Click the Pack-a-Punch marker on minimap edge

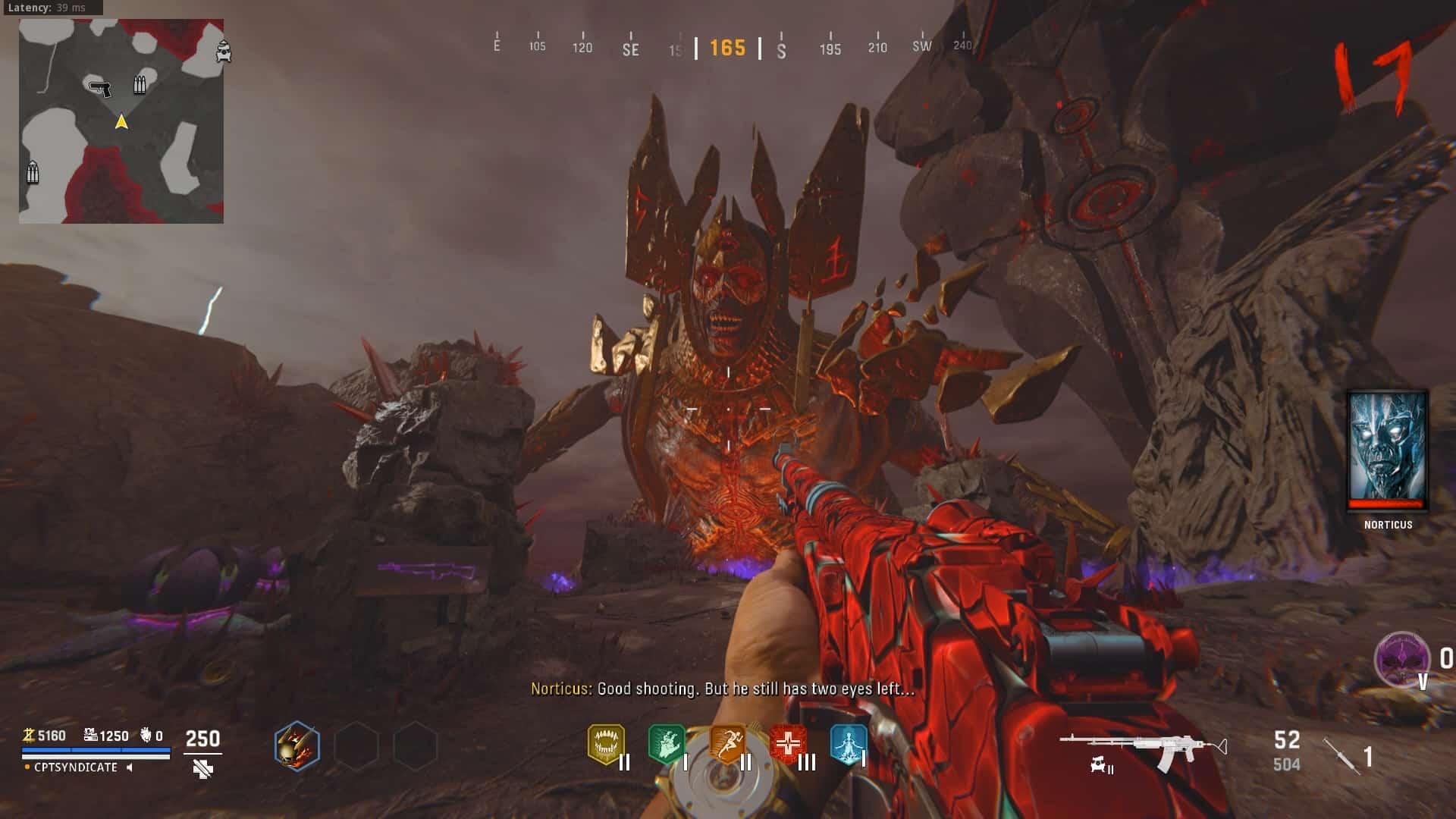224,52
